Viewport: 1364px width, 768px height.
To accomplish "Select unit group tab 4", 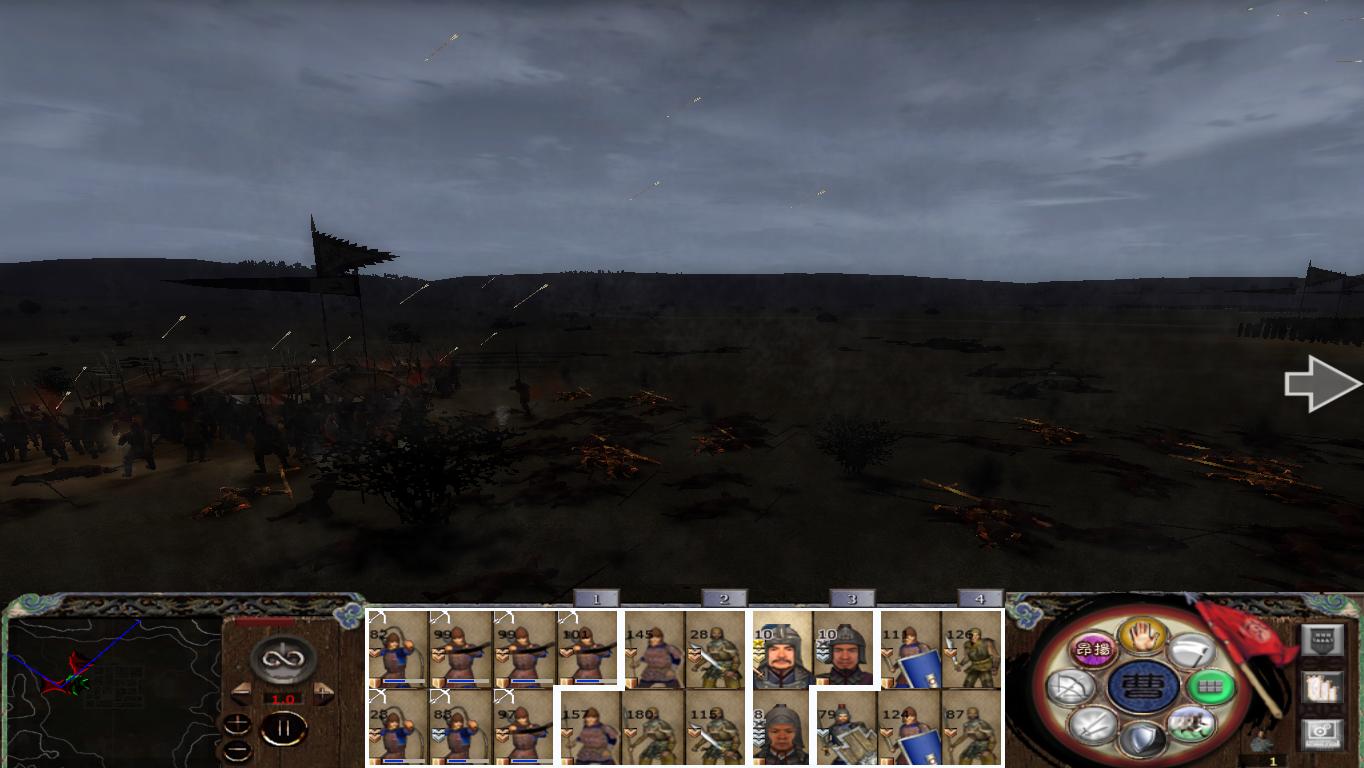I will coord(977,597).
